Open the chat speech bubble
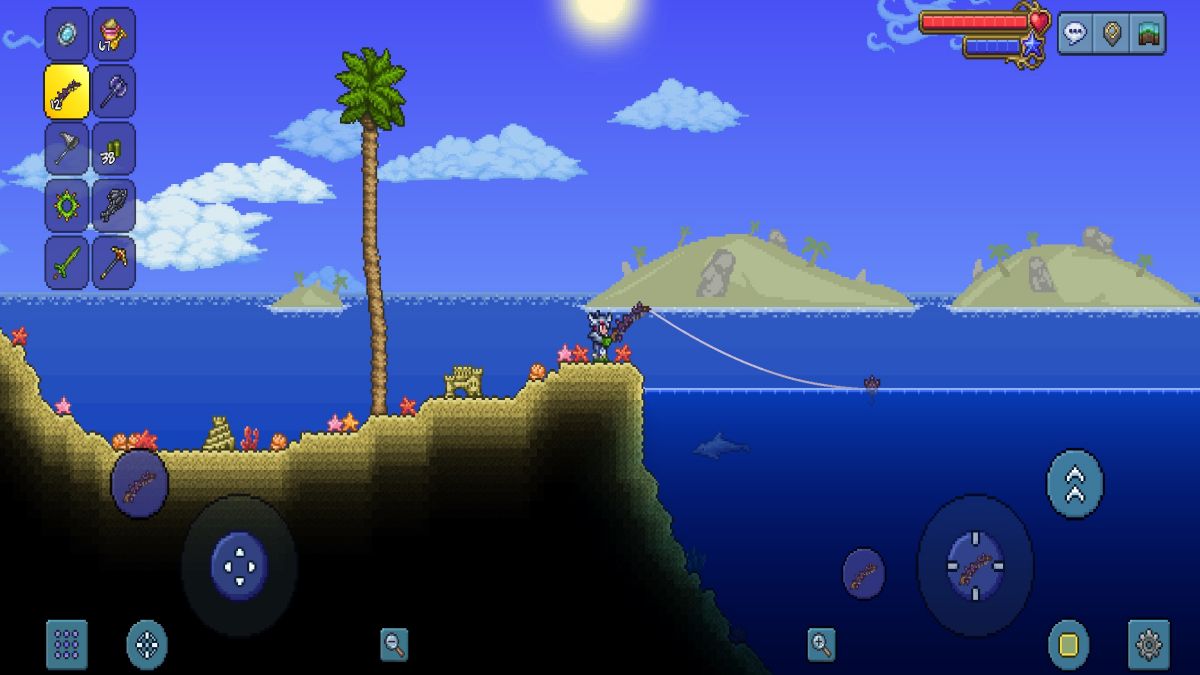1200x675 pixels. (1076, 33)
